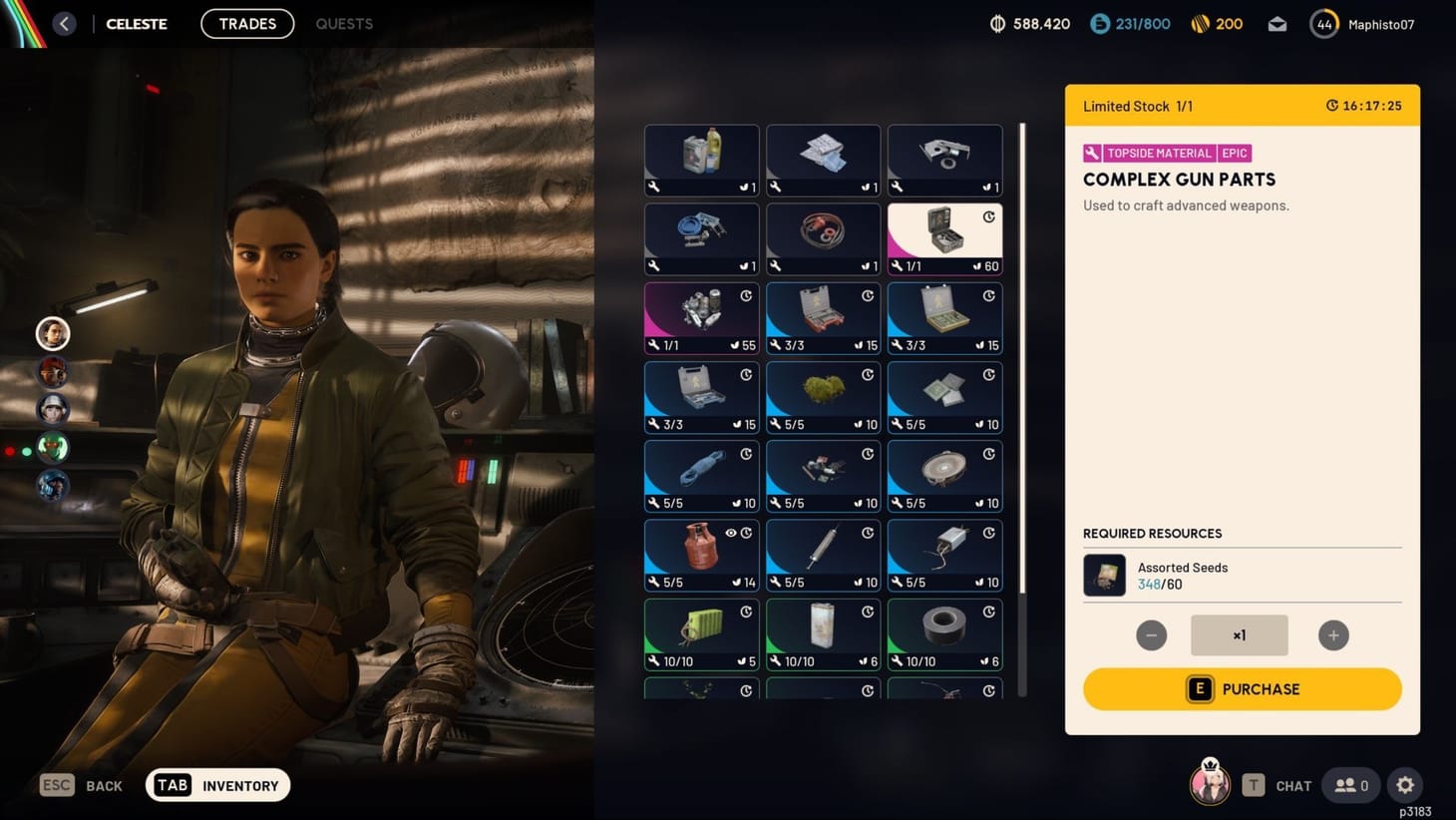The width and height of the screenshot is (1456, 820).
Task: Click the settings gear icon
Action: coord(1405,785)
